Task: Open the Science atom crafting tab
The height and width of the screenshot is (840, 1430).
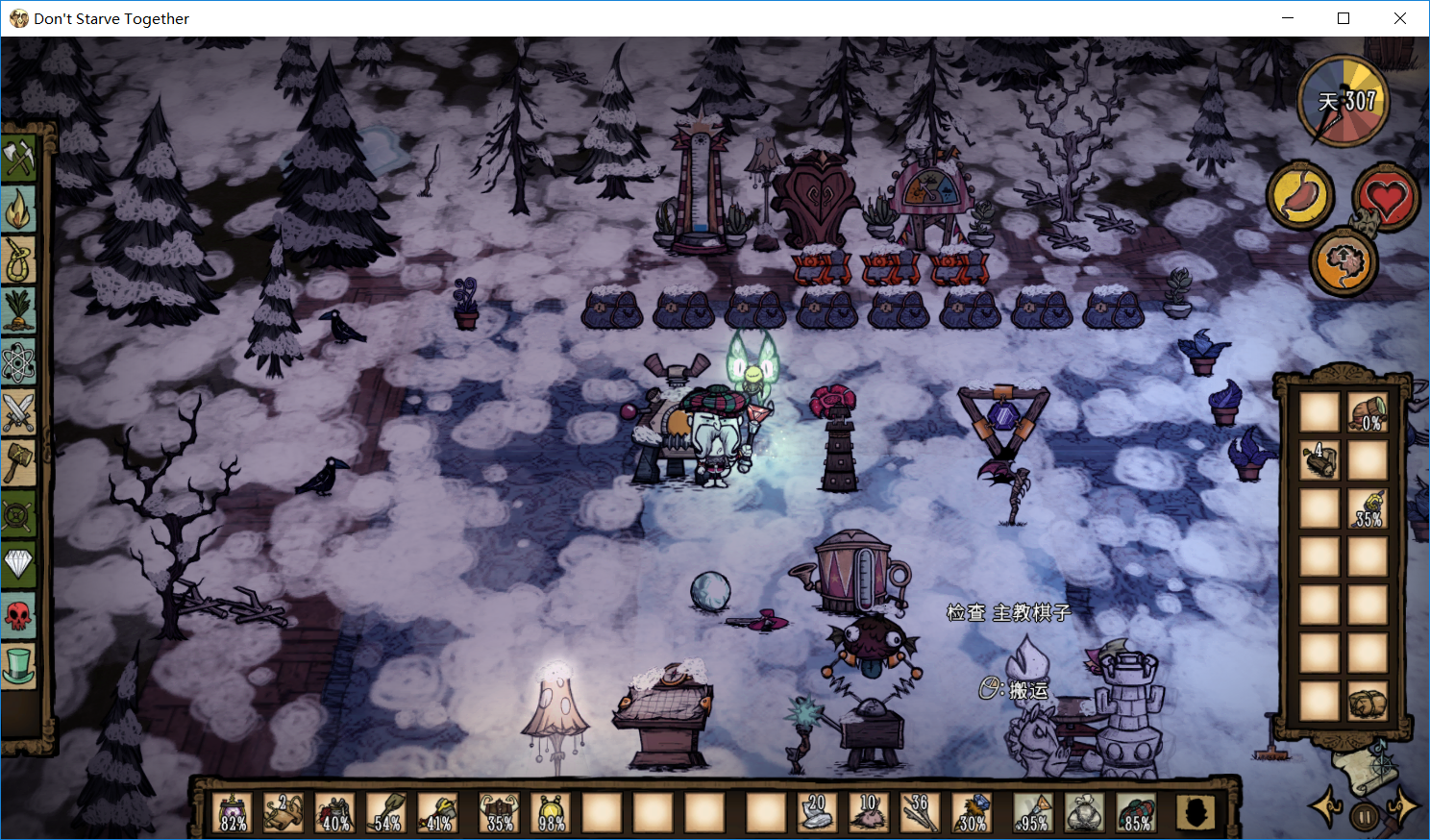Action: (18, 362)
